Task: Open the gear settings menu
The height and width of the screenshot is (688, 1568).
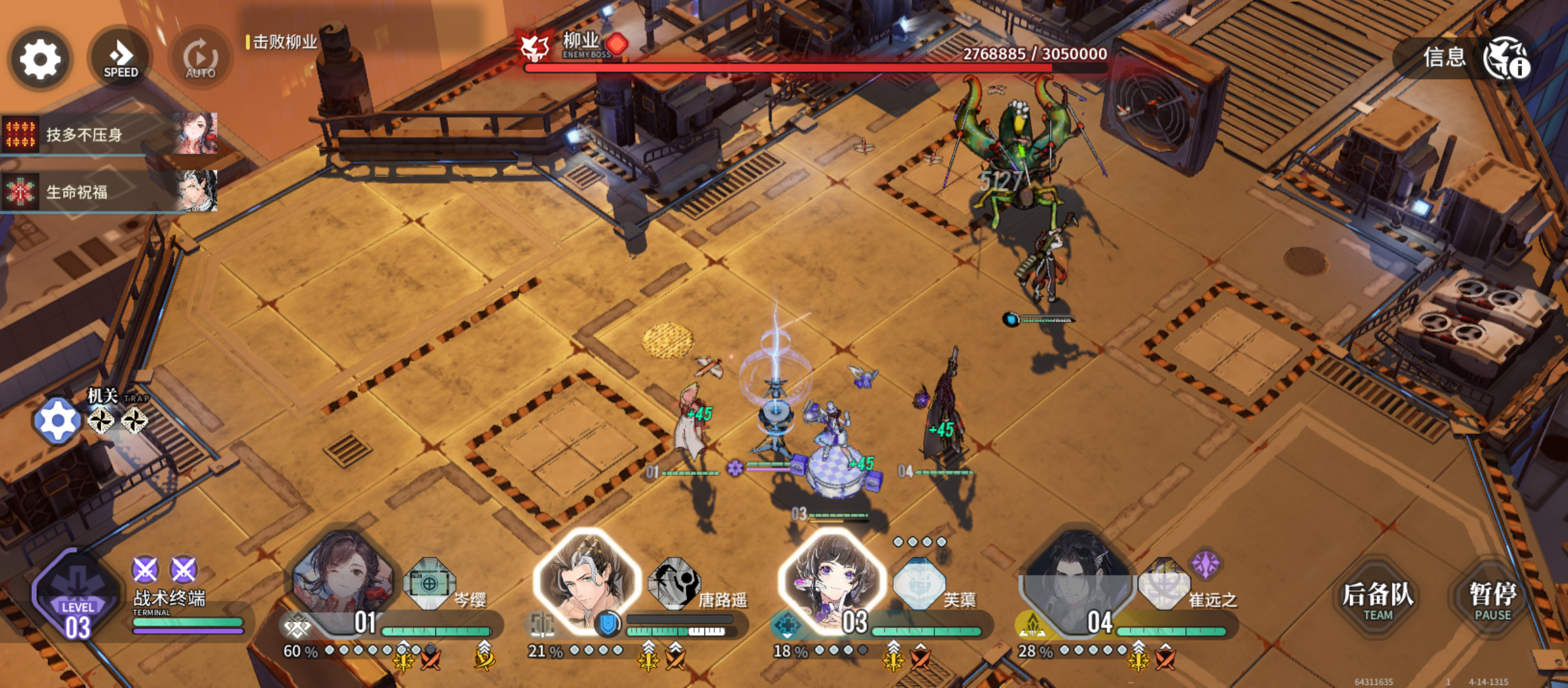Action: [x=40, y=59]
